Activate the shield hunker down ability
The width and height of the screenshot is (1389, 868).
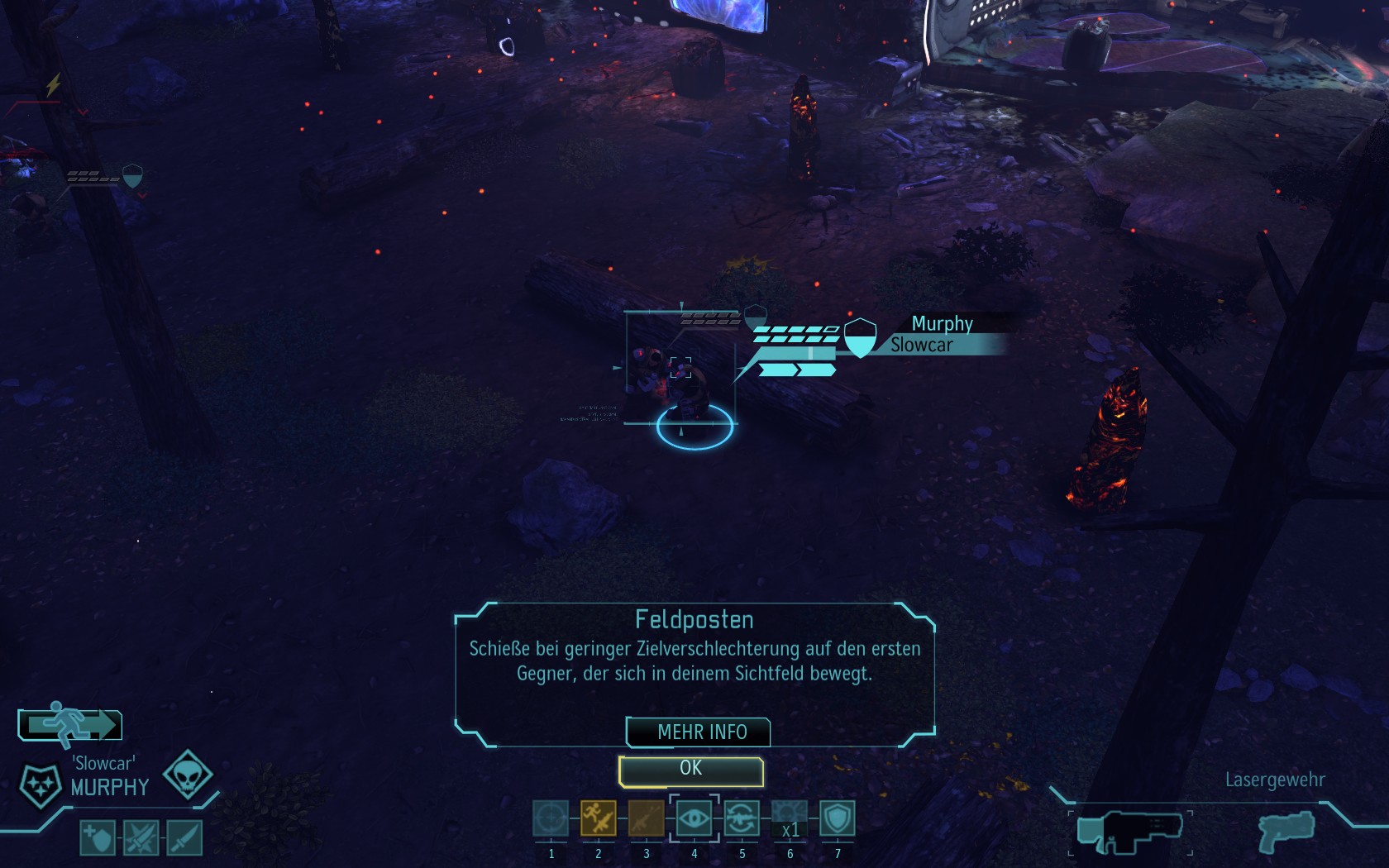click(x=838, y=819)
